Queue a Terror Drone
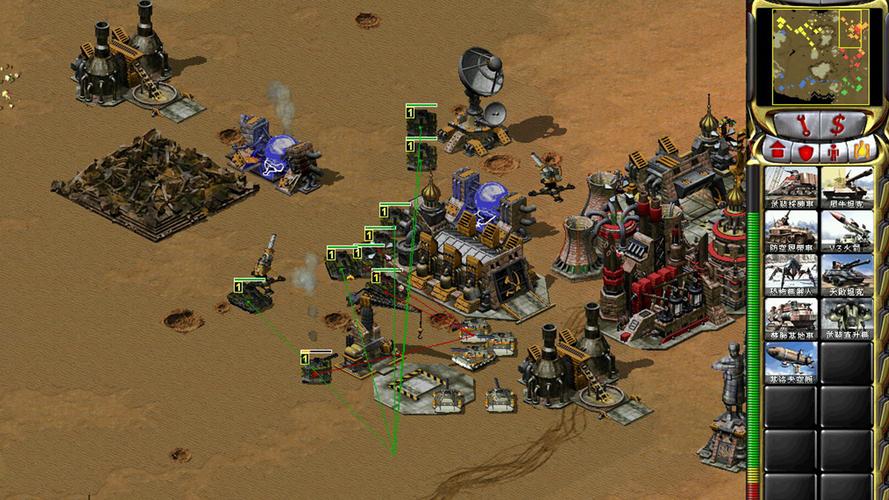The width and height of the screenshot is (889, 500). pos(791,275)
